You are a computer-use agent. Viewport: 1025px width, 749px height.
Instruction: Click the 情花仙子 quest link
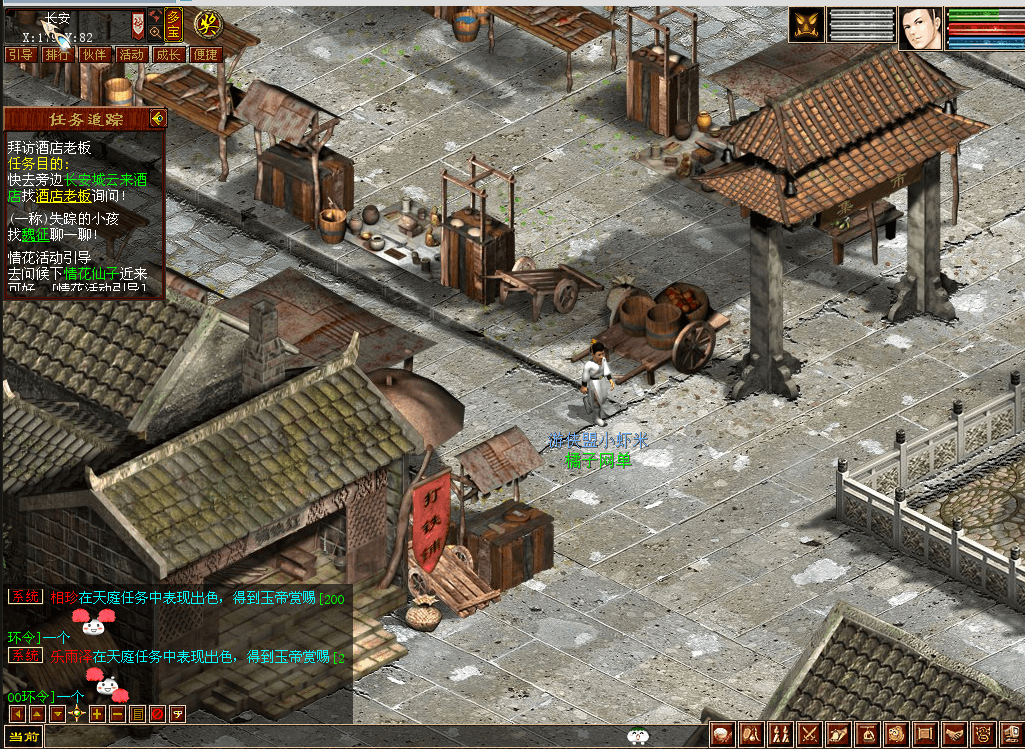click(x=91, y=273)
